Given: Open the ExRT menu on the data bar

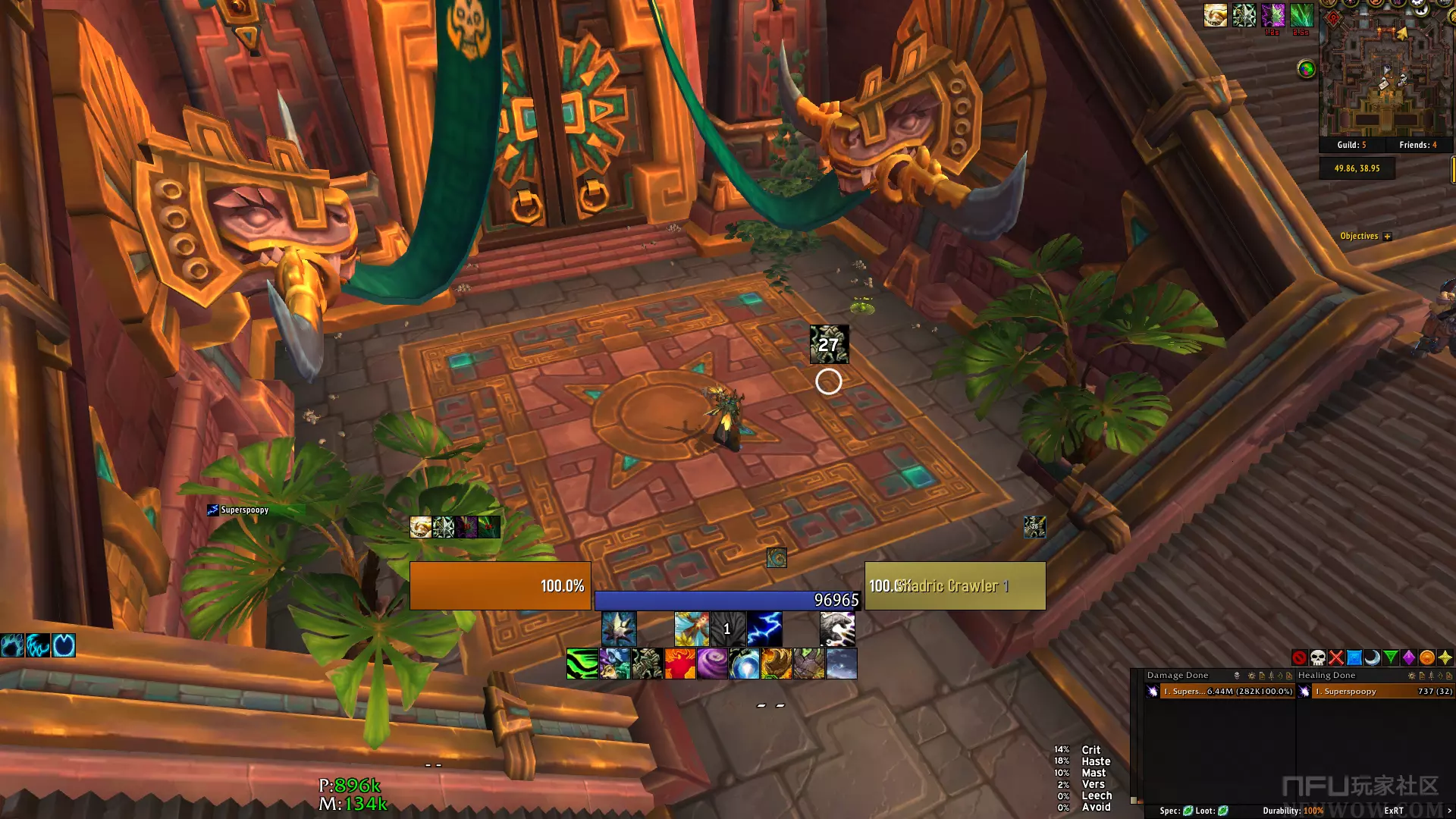Looking at the screenshot, I should tap(1394, 811).
